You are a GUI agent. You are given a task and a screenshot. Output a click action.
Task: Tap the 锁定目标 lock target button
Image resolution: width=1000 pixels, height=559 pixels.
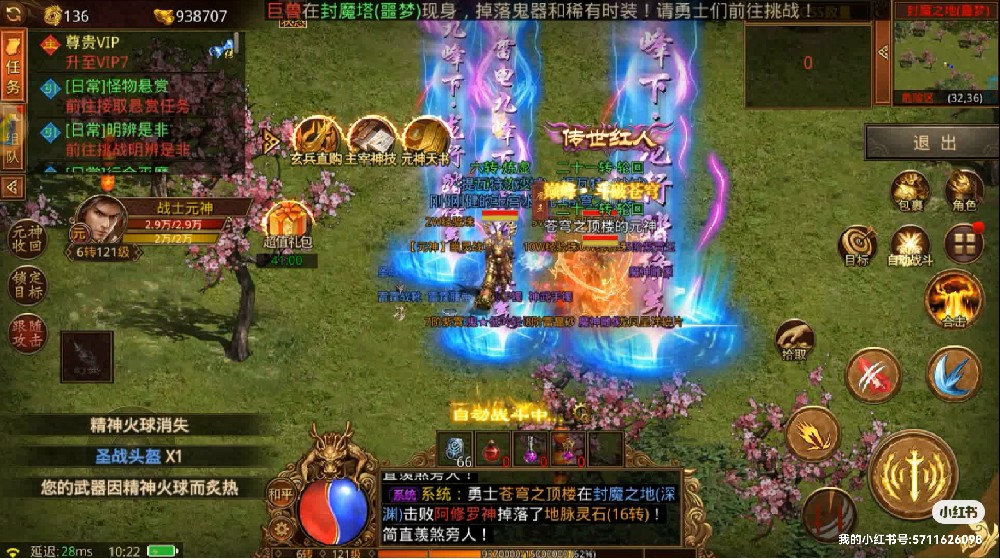pyautogui.click(x=27, y=284)
